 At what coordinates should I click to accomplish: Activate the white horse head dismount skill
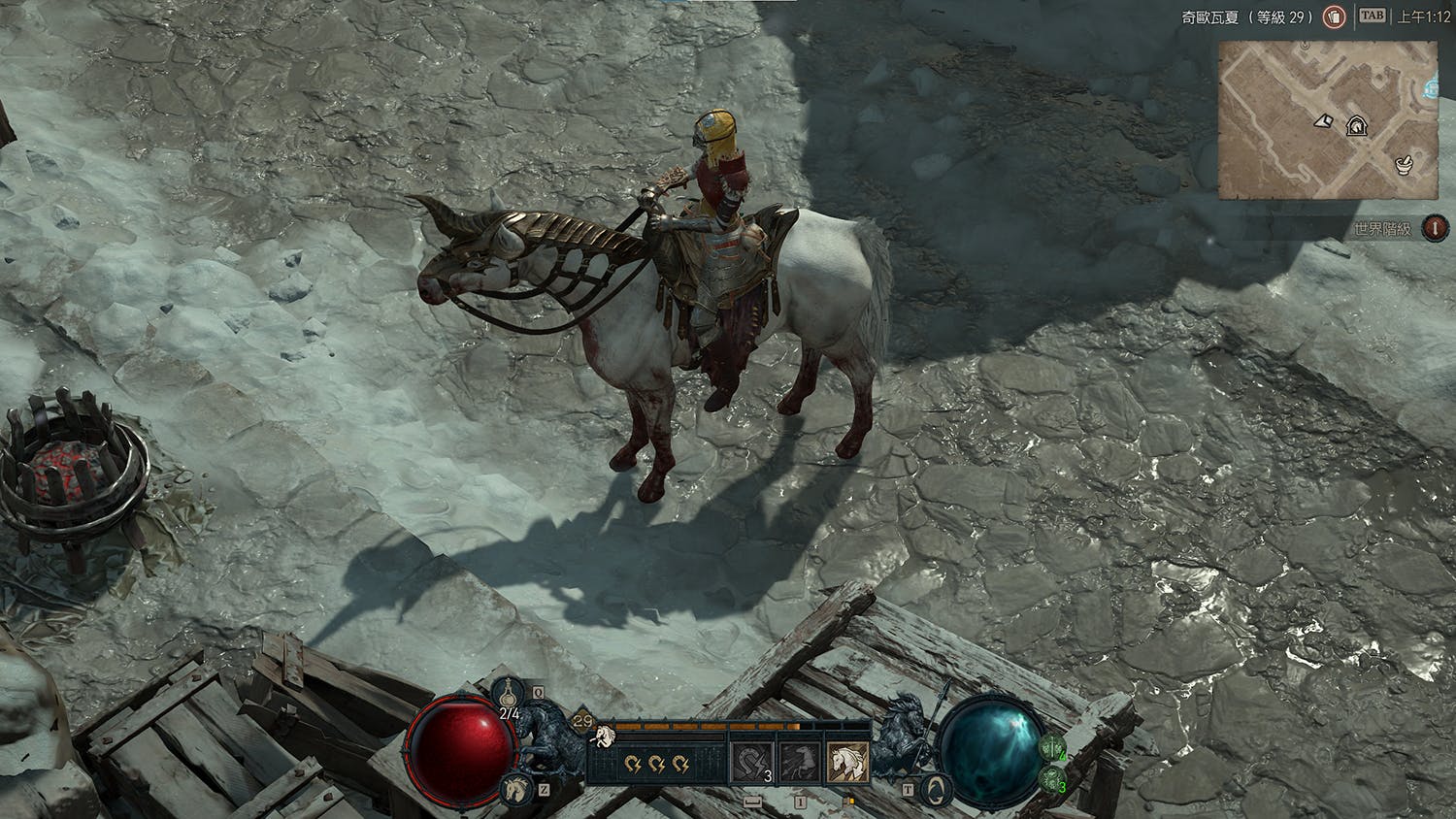click(847, 761)
